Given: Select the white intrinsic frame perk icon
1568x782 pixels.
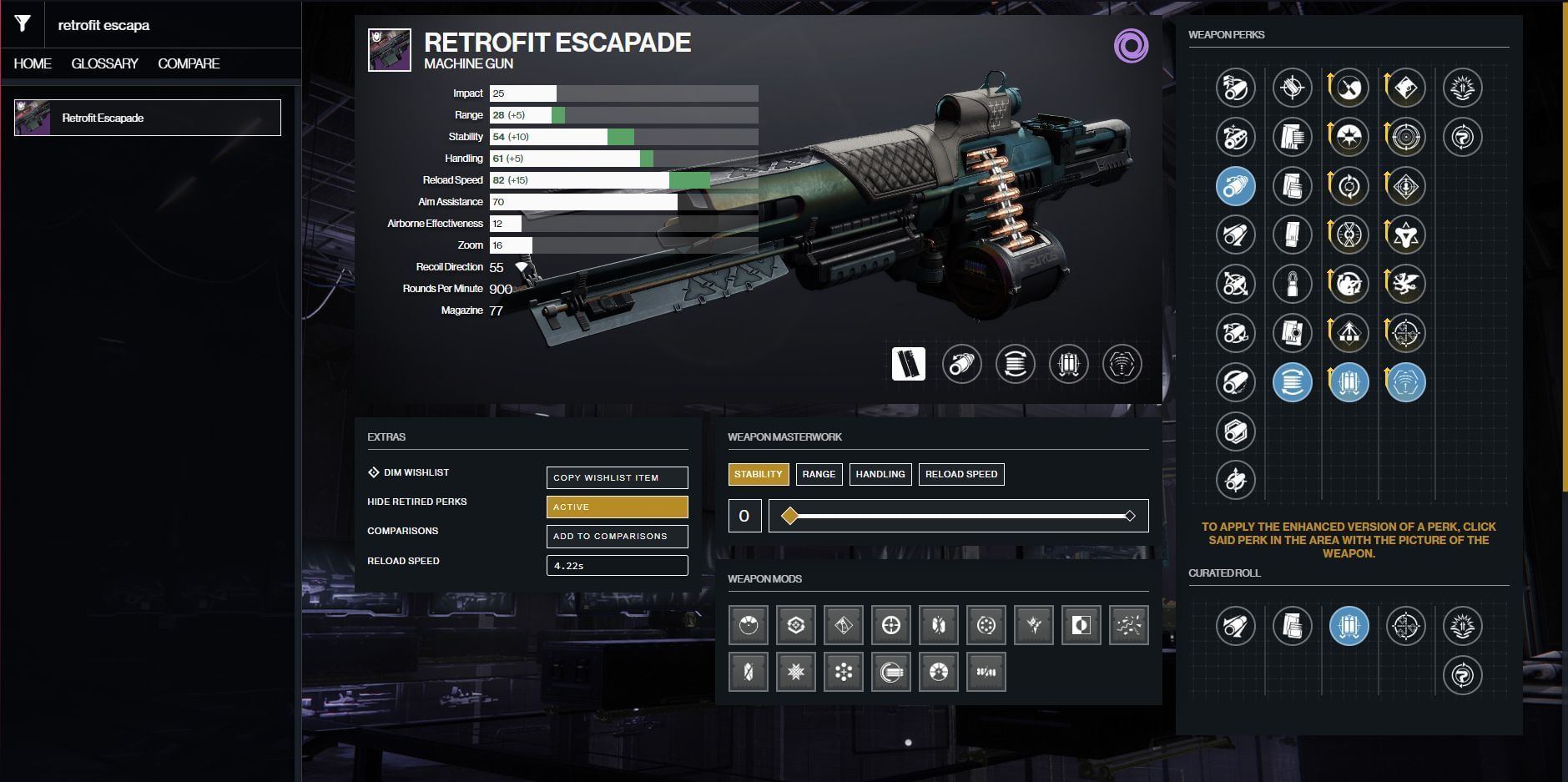Looking at the screenshot, I should (908, 364).
